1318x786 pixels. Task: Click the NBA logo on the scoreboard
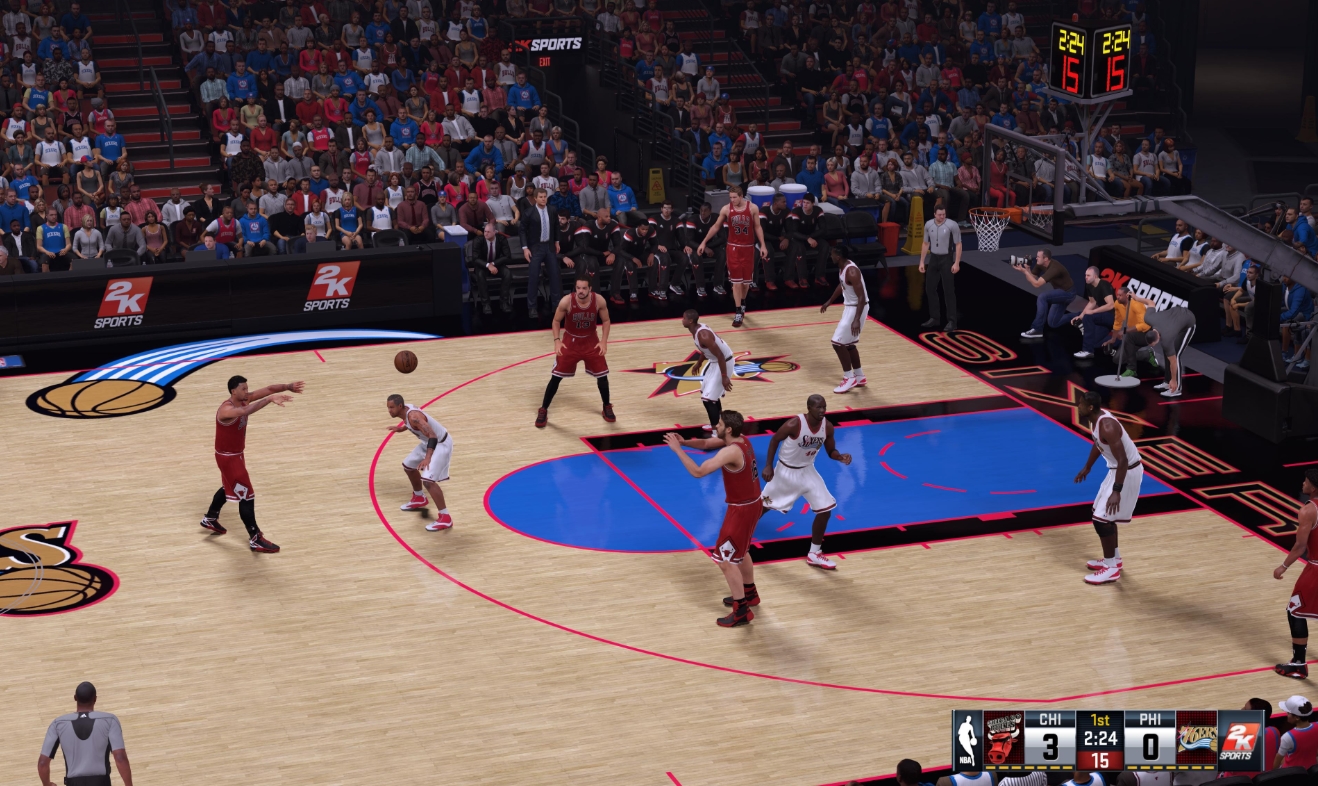(968, 740)
